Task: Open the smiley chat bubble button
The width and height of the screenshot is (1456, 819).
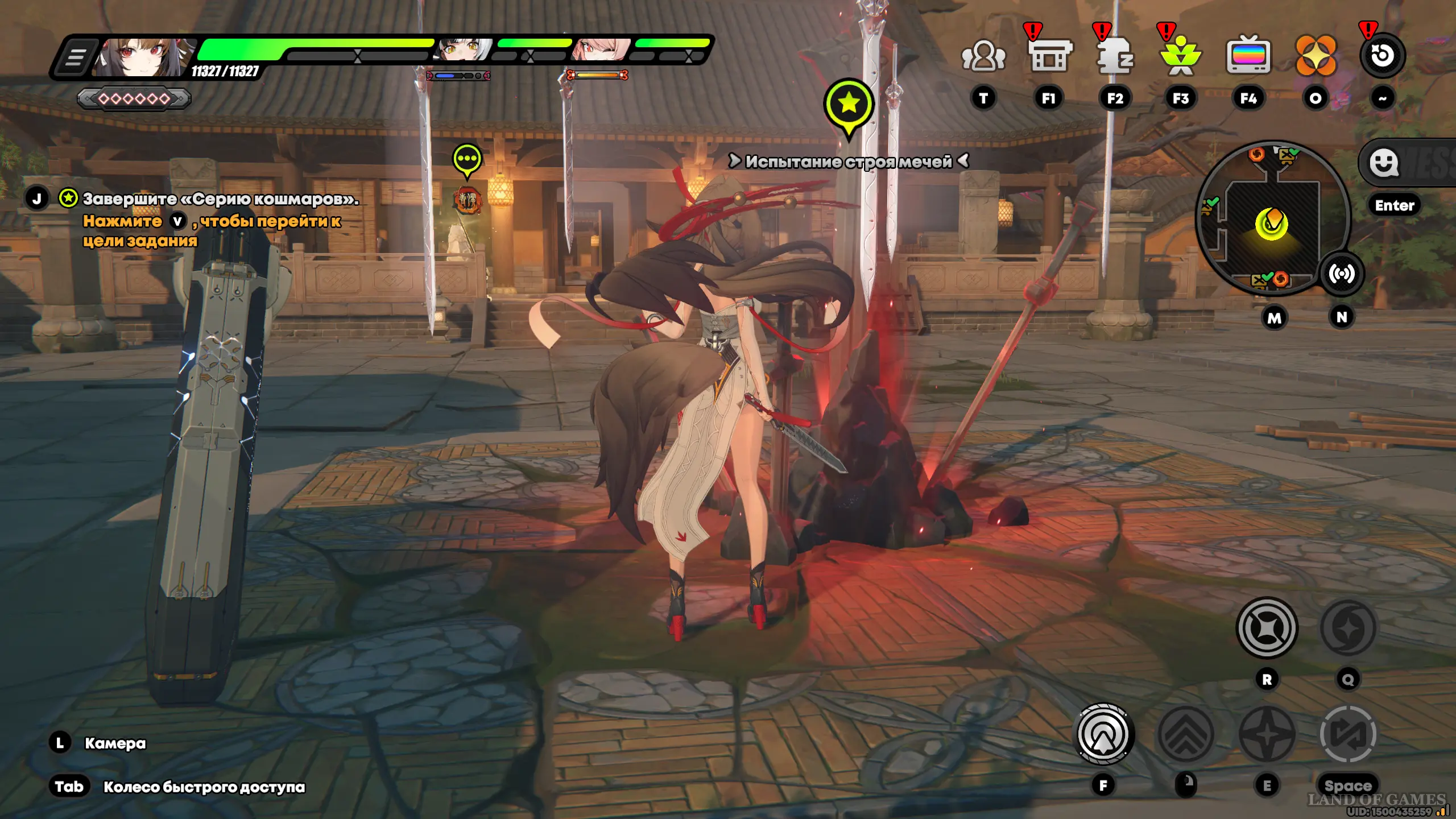Action: tap(1384, 163)
